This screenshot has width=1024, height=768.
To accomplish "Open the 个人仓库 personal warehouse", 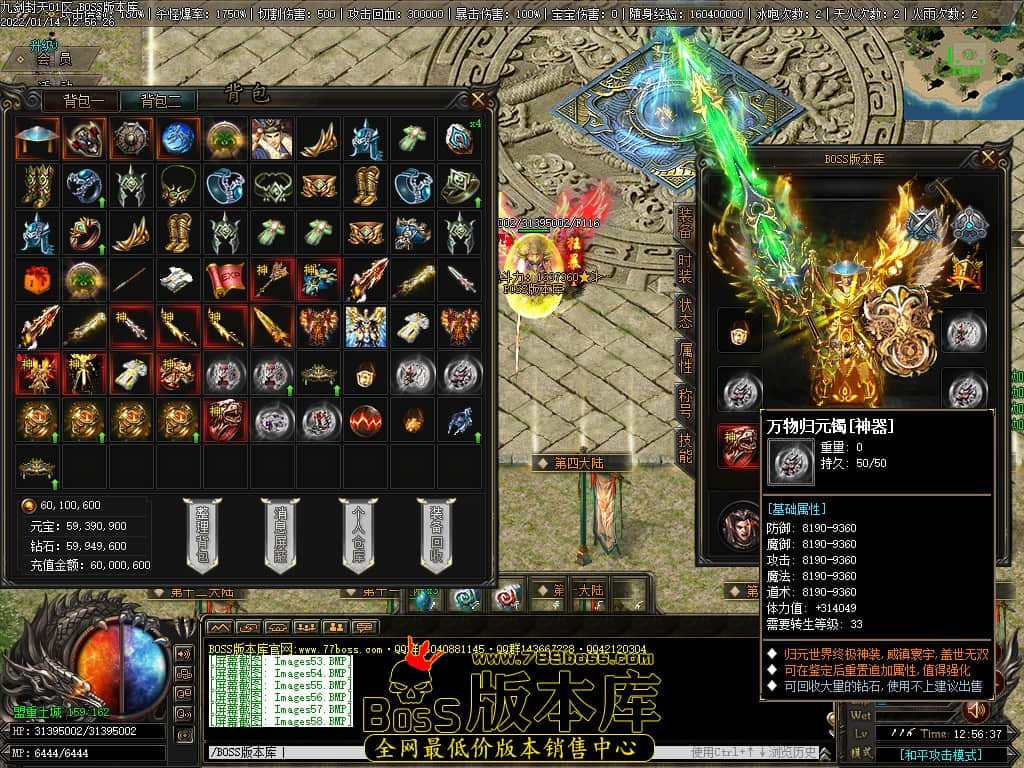I will 357,536.
